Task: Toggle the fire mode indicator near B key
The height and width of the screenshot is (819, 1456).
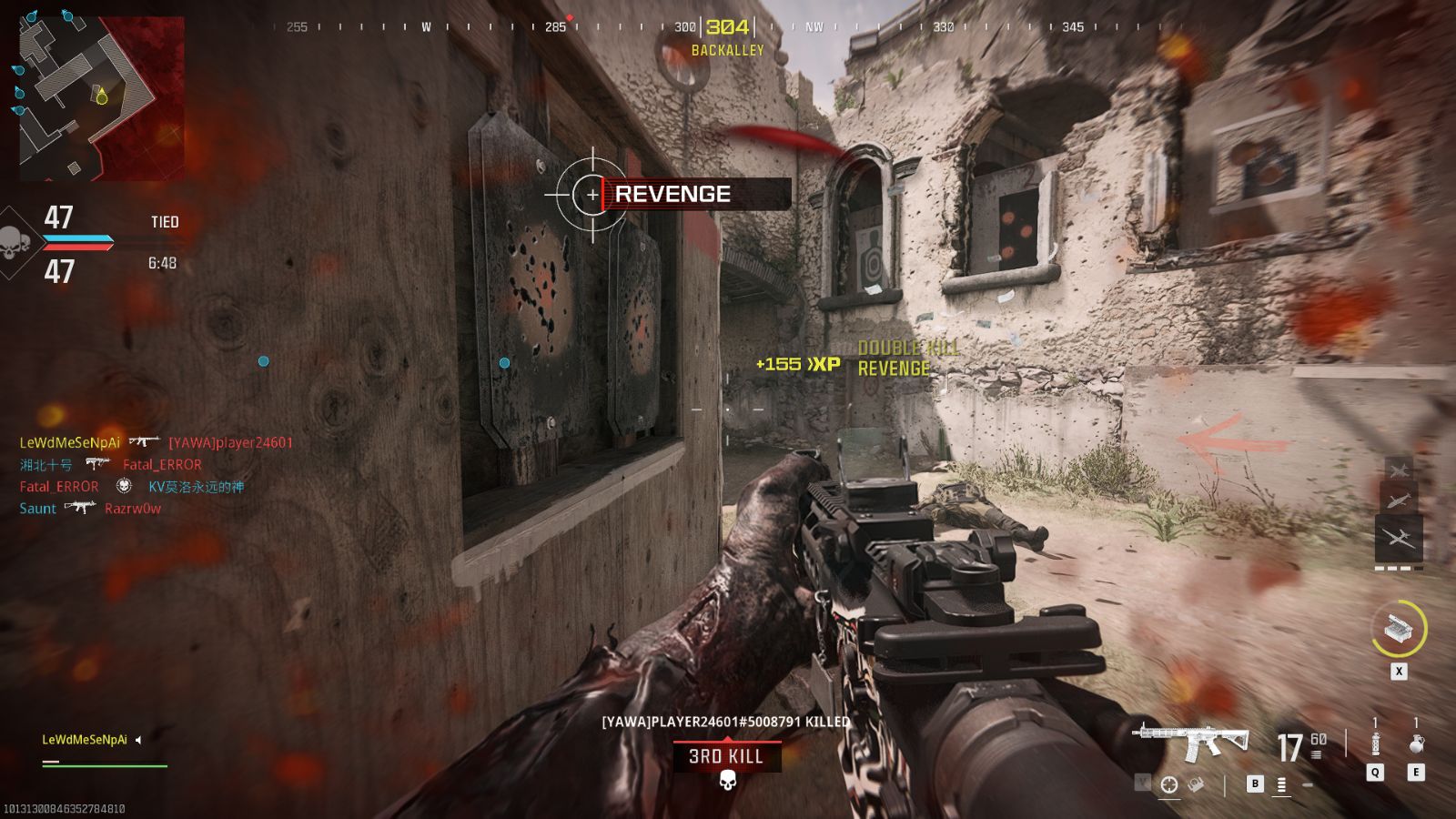Action: point(1281,786)
